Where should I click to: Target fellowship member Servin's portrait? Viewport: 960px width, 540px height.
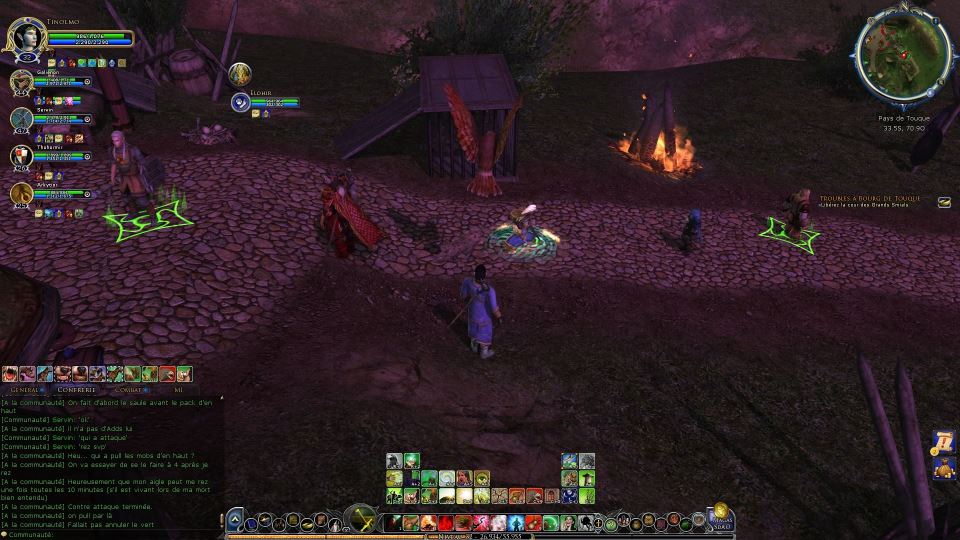point(22,119)
